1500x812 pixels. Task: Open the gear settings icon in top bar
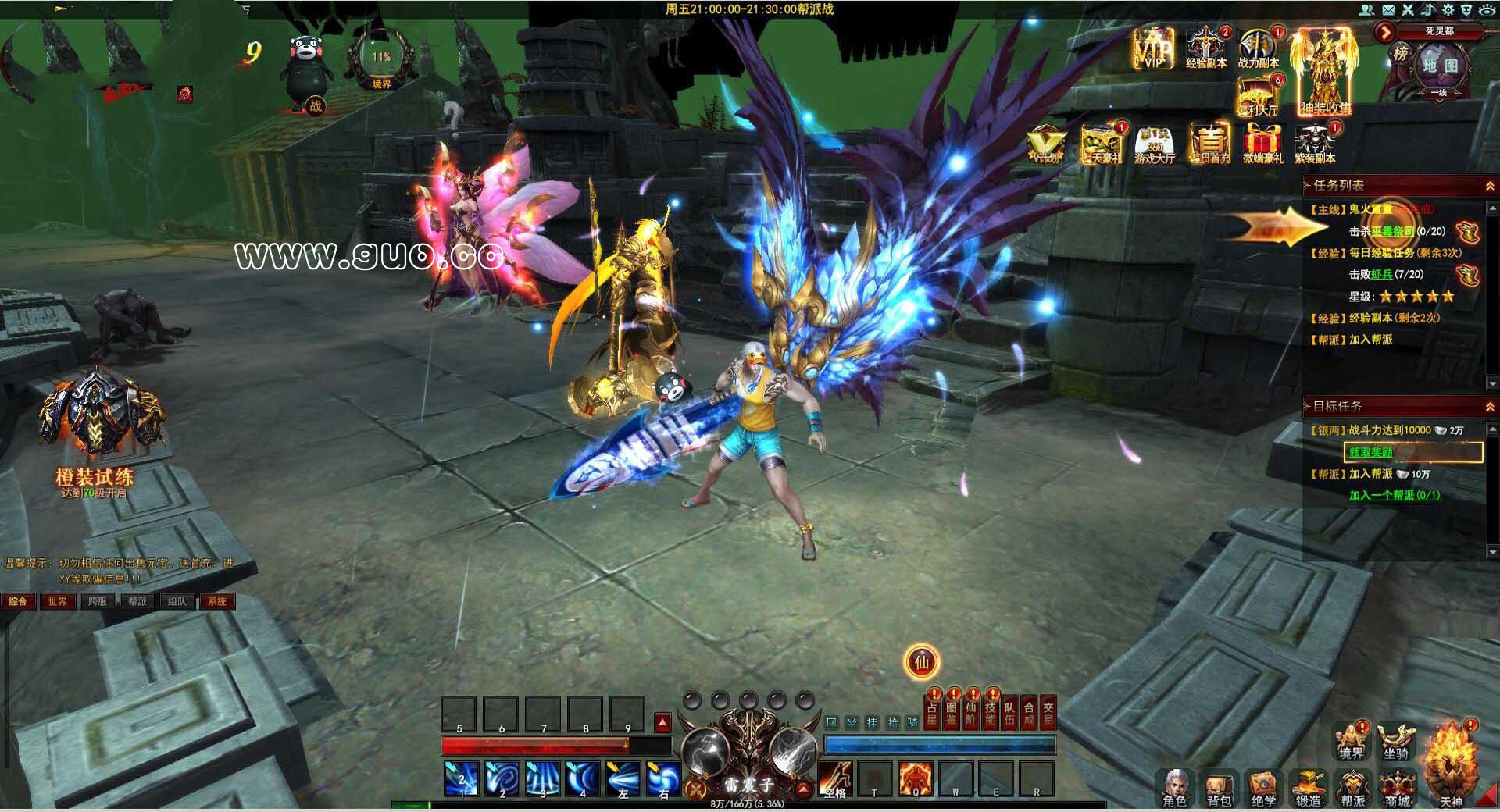point(1448,9)
